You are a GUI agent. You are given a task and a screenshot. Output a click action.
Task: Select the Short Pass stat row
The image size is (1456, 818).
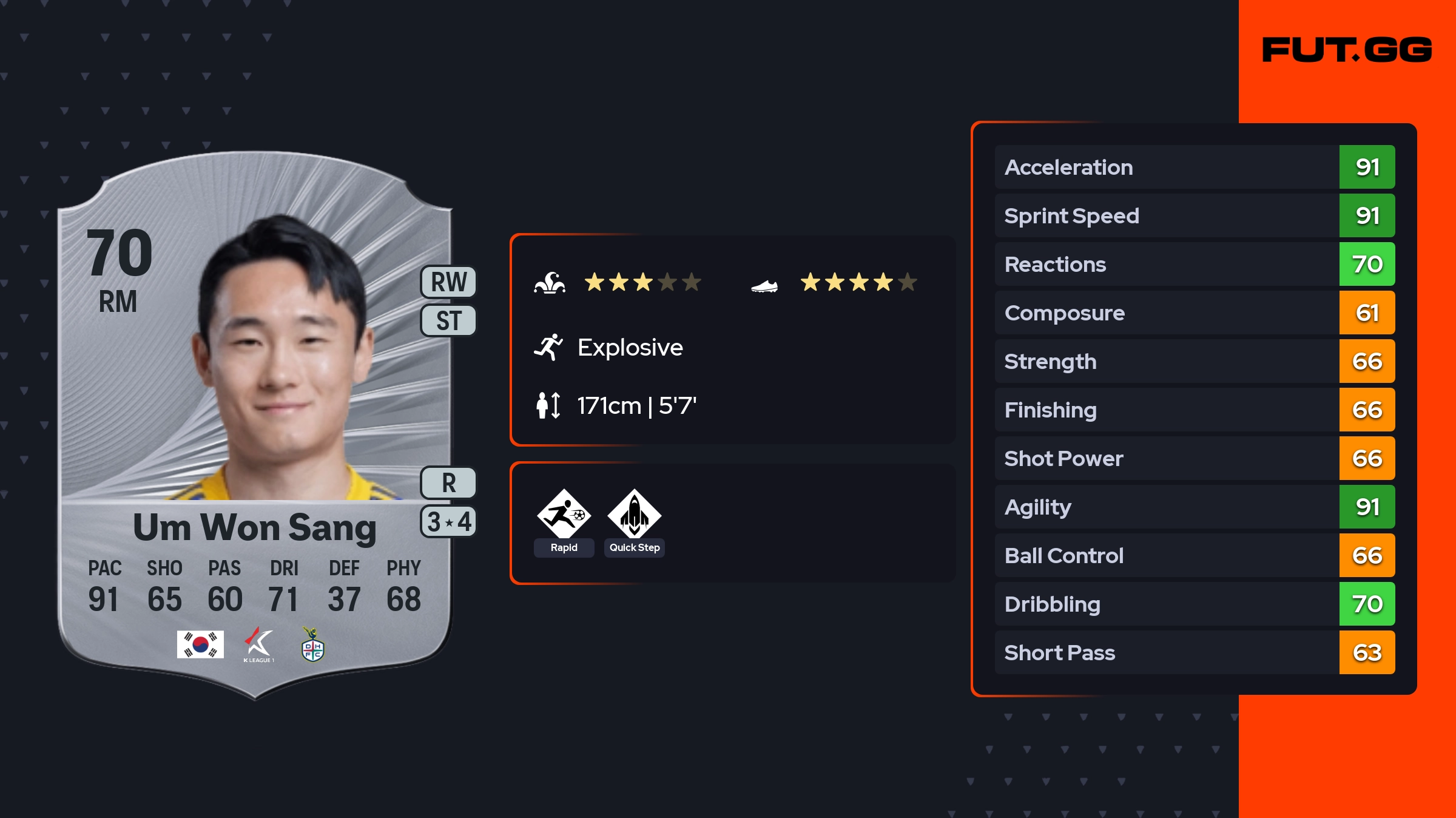pyautogui.click(x=1194, y=652)
